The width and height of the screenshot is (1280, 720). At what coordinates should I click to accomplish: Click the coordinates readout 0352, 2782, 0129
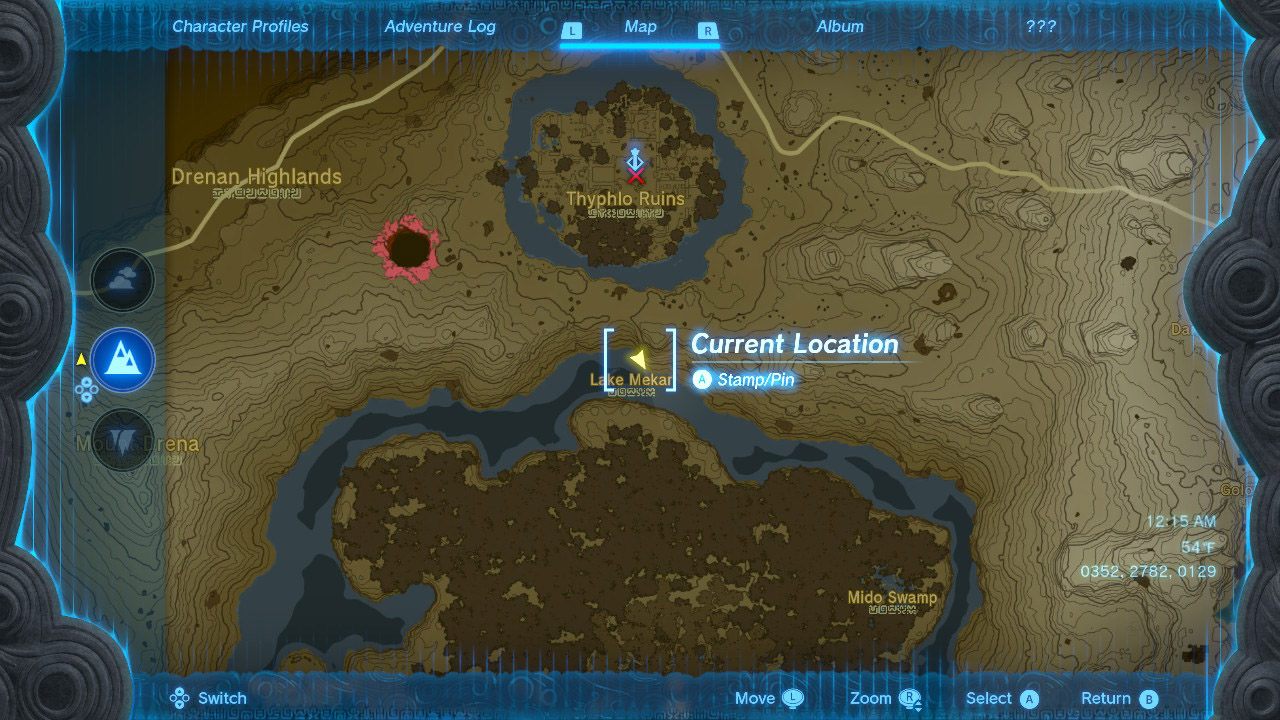coord(1146,573)
